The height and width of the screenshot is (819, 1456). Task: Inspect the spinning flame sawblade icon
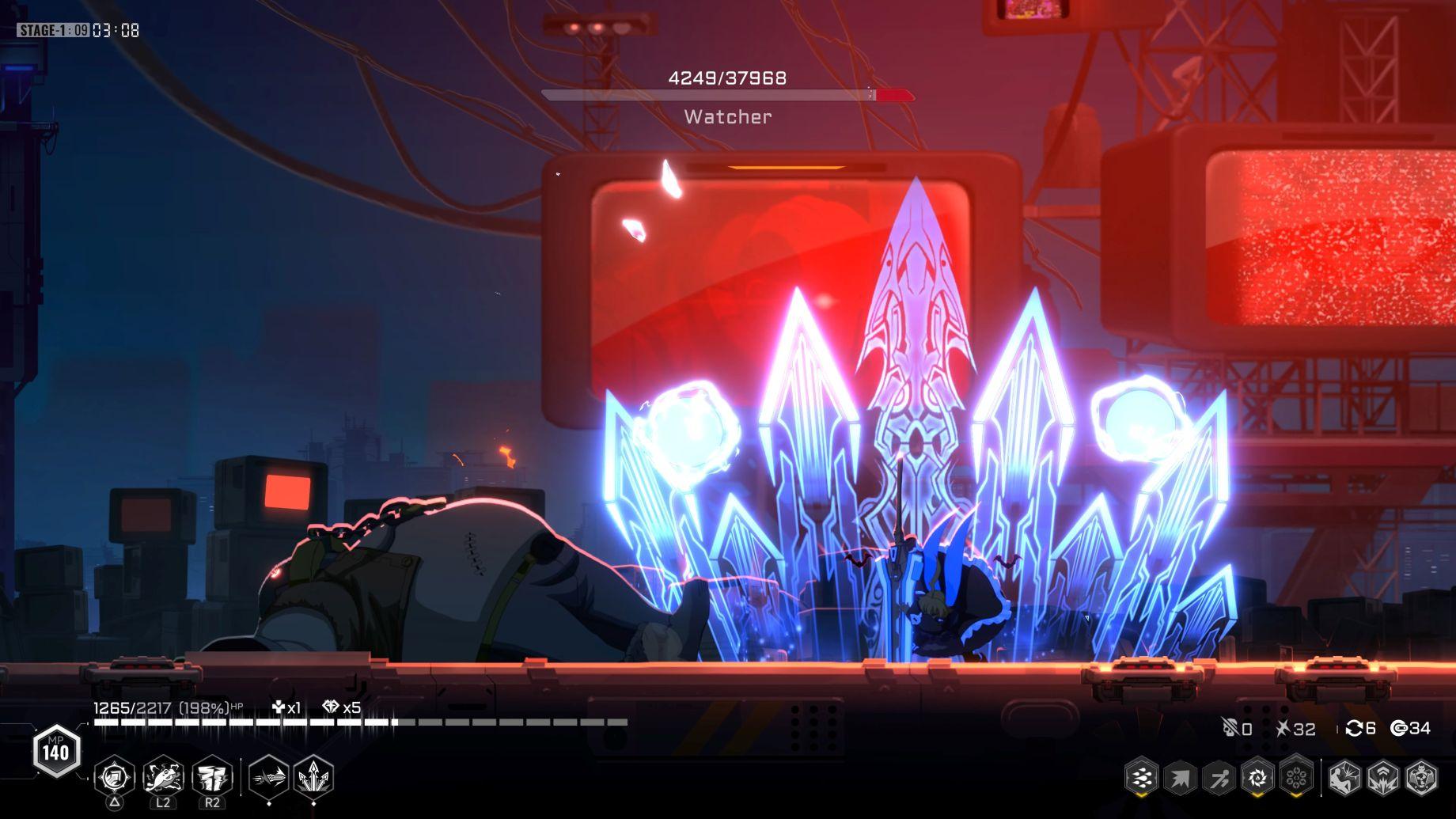(1257, 779)
